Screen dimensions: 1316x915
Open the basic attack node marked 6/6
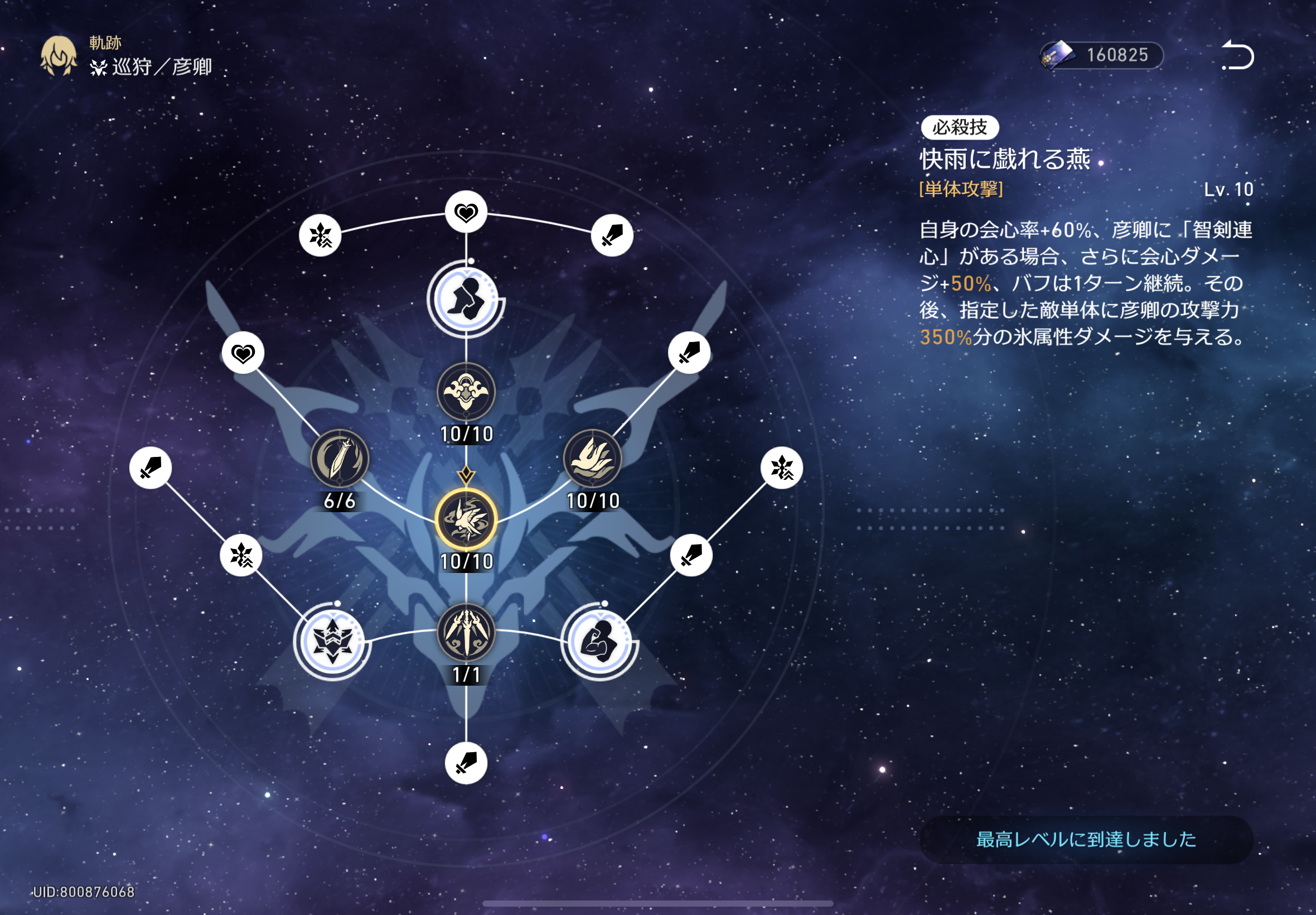339,459
